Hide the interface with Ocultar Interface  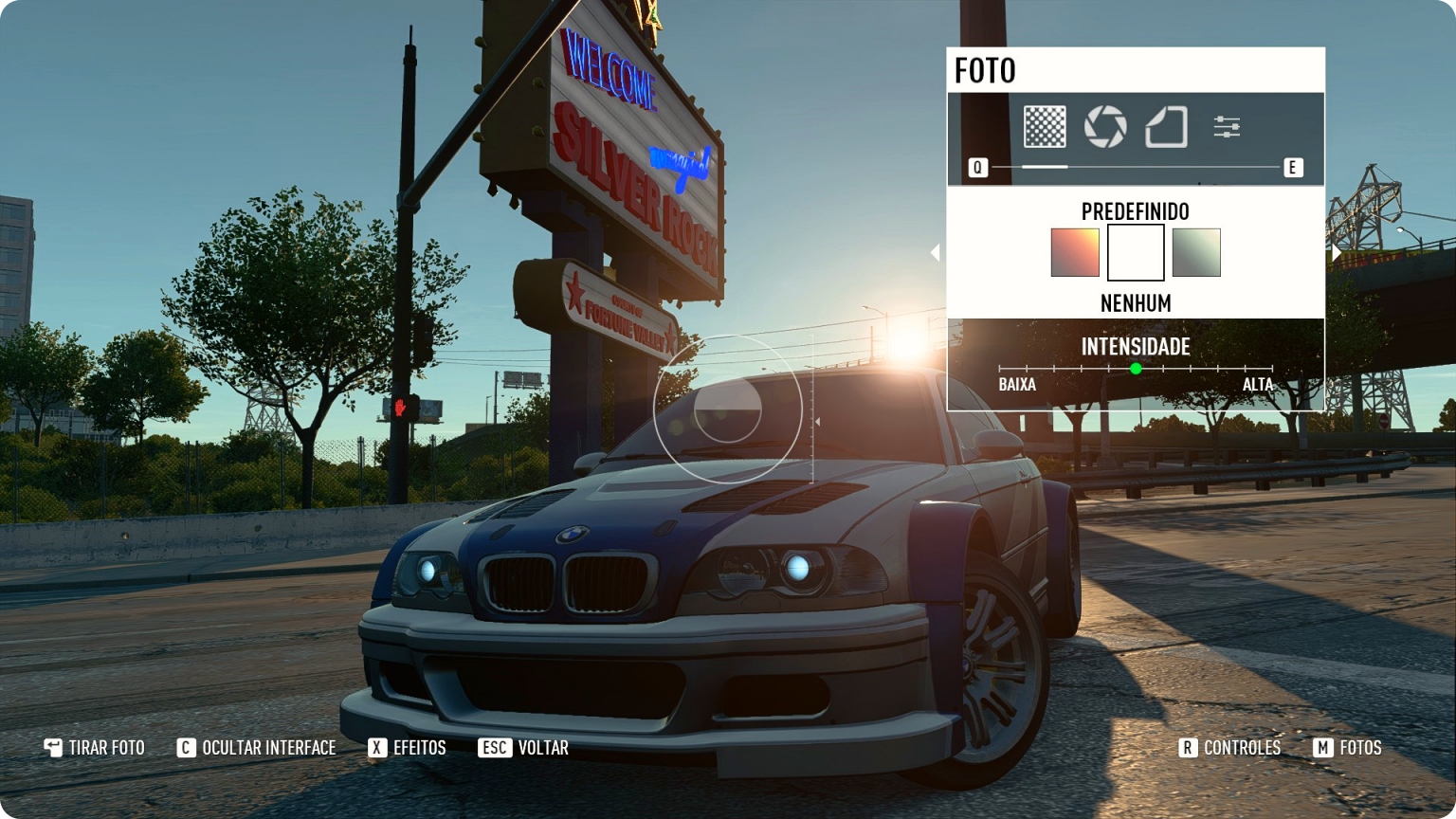(257, 748)
